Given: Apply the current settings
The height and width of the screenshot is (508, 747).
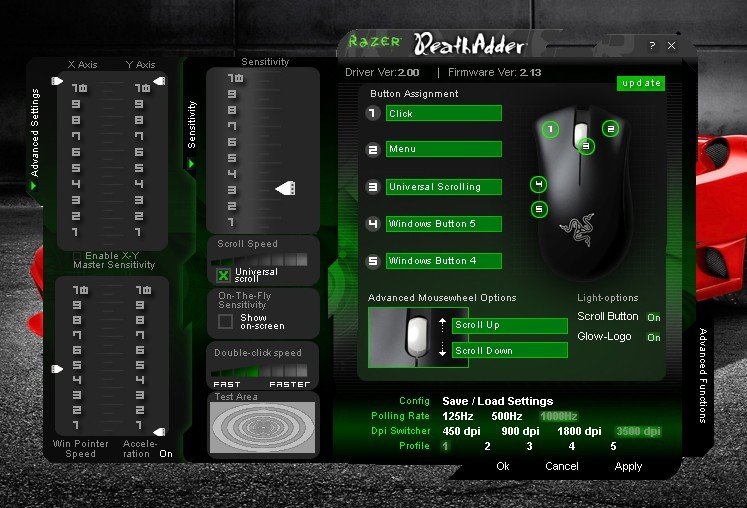Looking at the screenshot, I should (x=628, y=466).
